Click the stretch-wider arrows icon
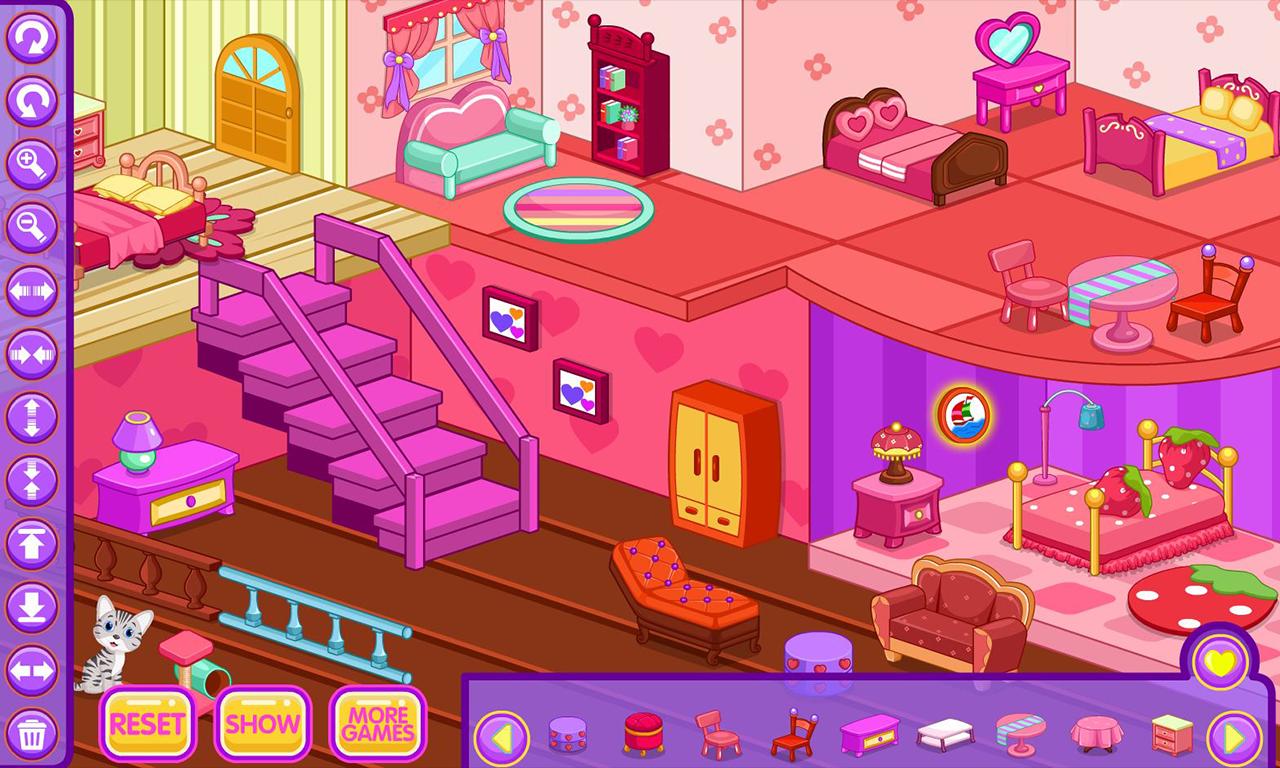 tap(32, 290)
